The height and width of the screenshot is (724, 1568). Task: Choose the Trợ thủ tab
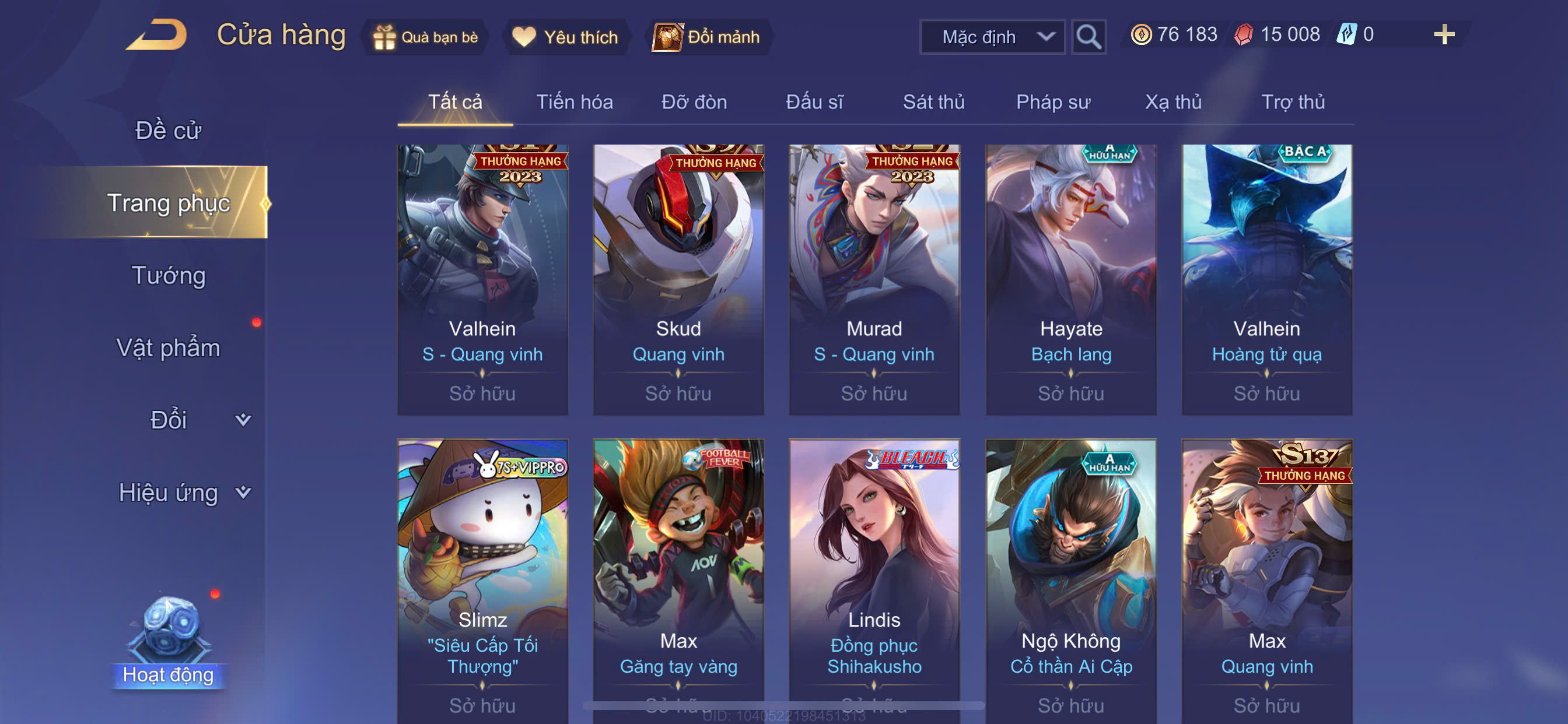[x=1292, y=102]
